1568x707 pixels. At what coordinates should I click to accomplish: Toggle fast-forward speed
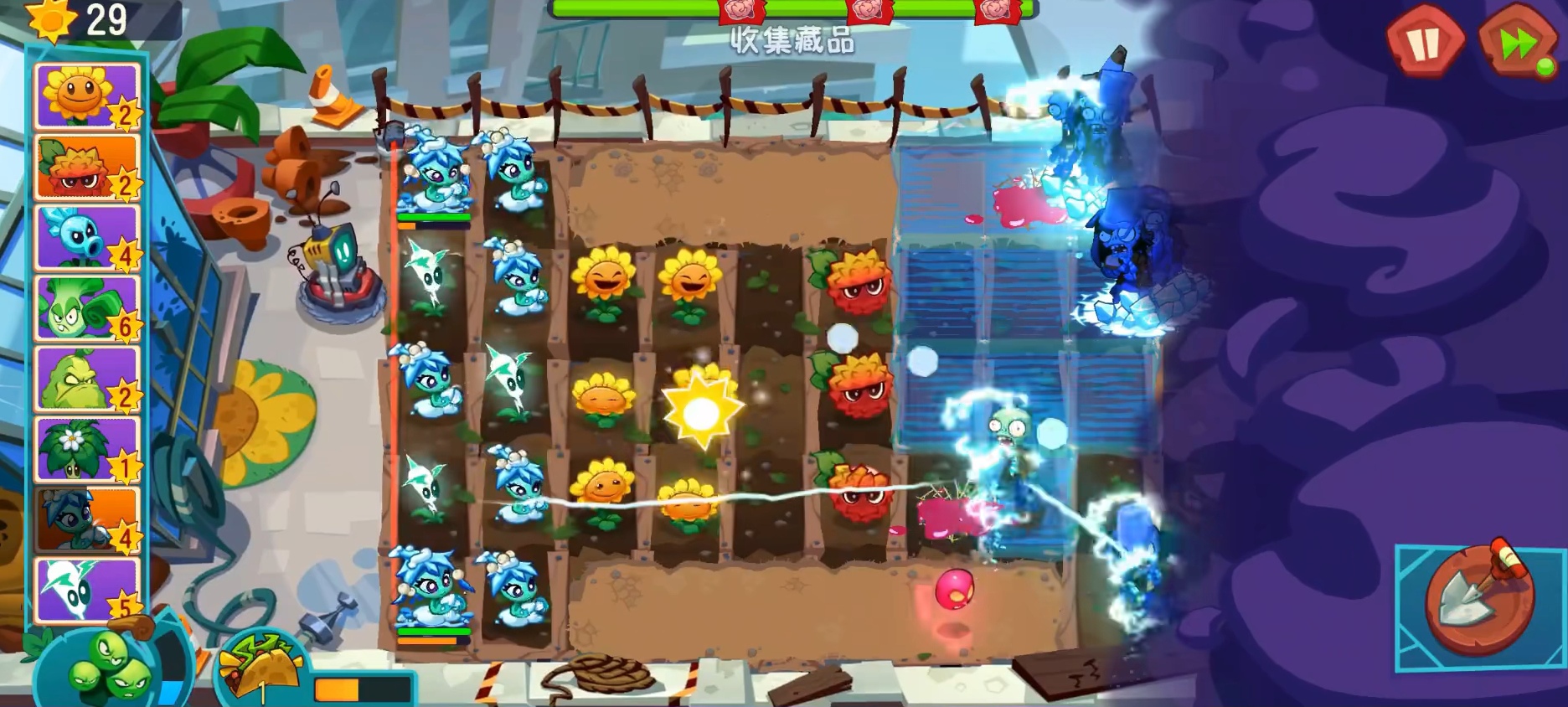[1517, 42]
